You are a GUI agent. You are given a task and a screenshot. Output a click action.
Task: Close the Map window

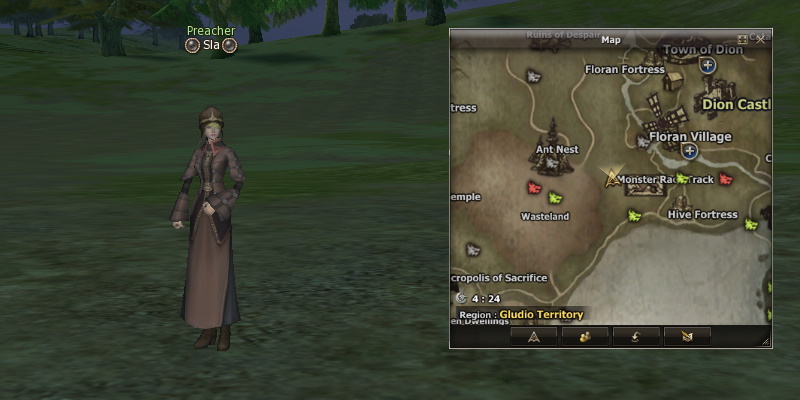pos(761,39)
